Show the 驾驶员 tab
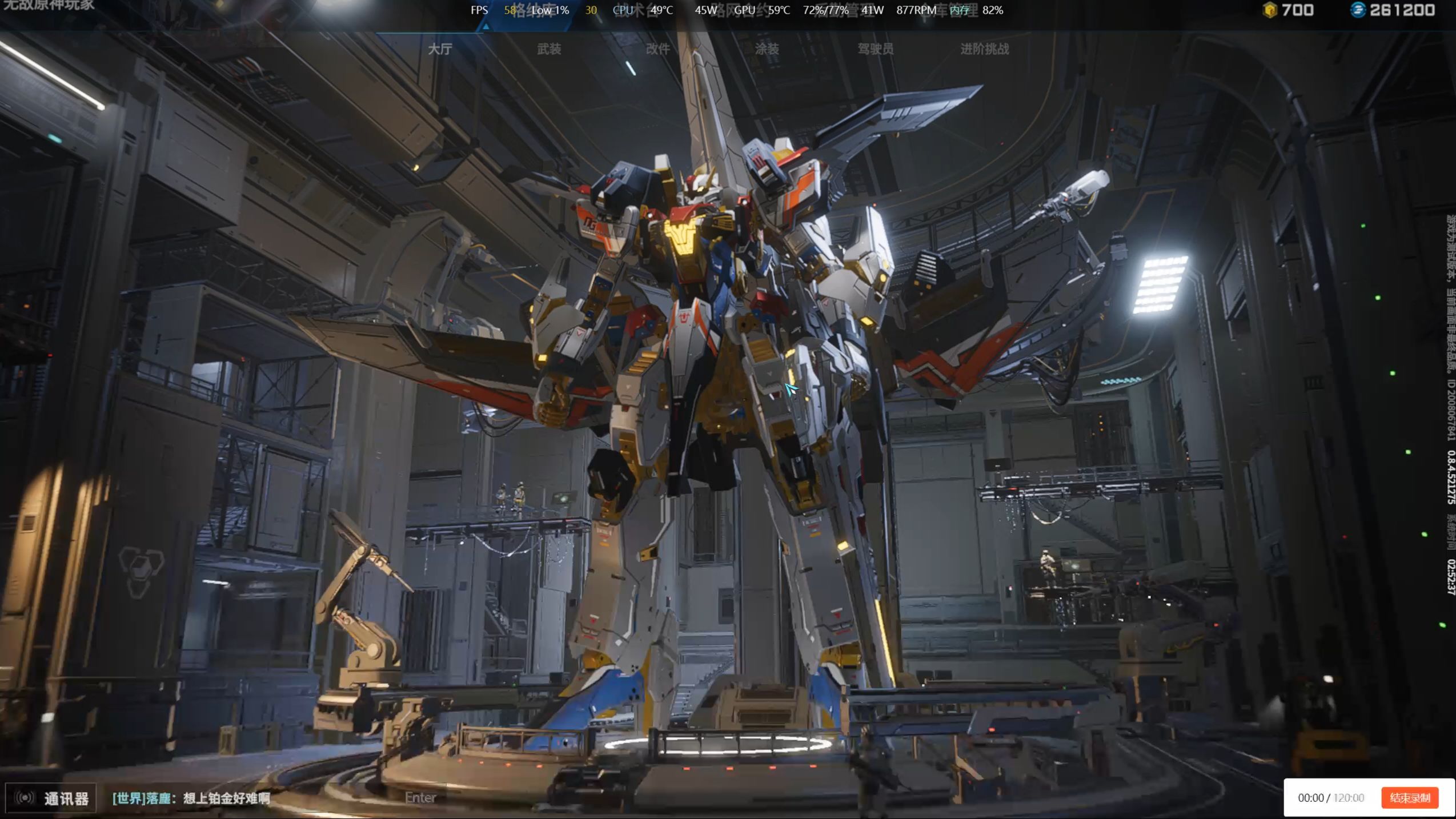This screenshot has height=819, width=1456. (875, 49)
